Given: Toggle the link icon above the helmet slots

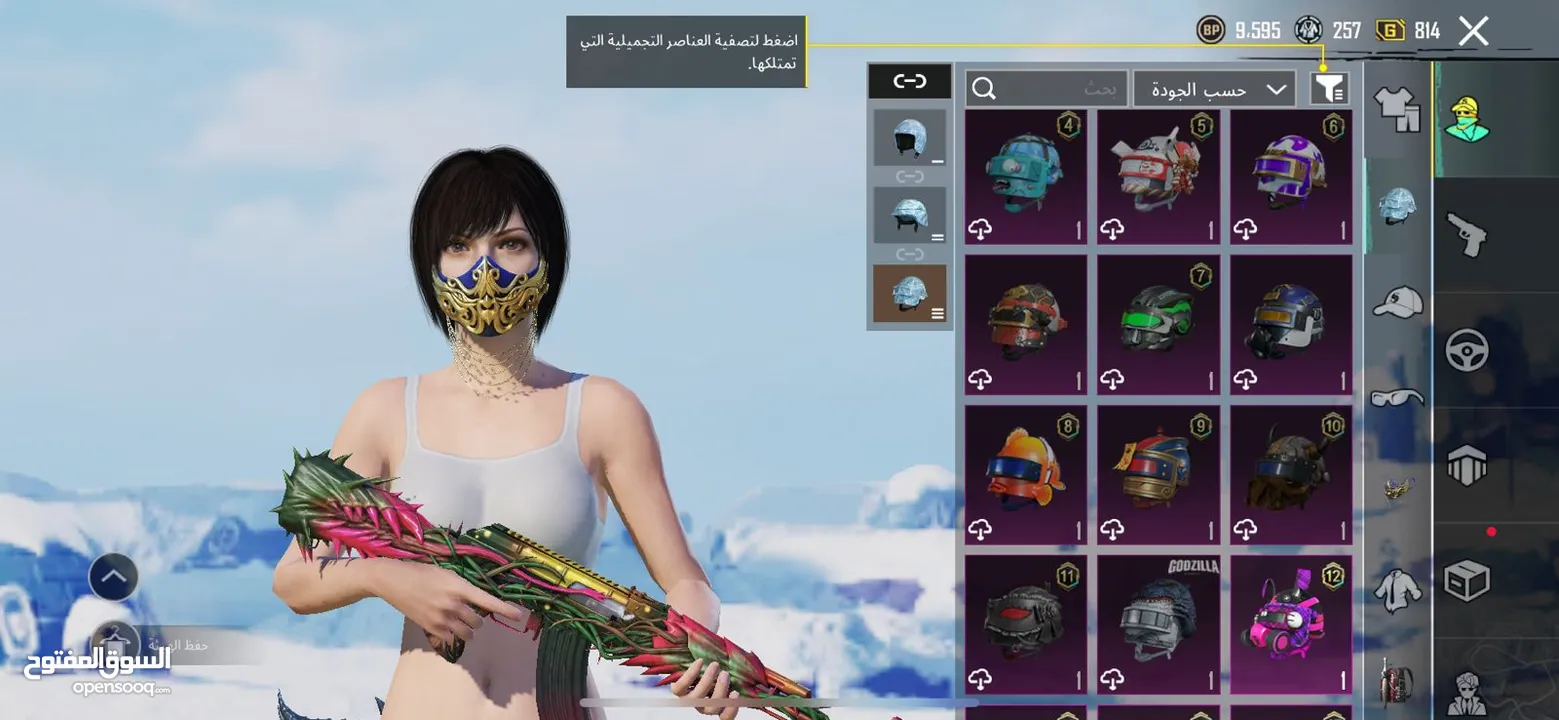Looking at the screenshot, I should (909, 81).
